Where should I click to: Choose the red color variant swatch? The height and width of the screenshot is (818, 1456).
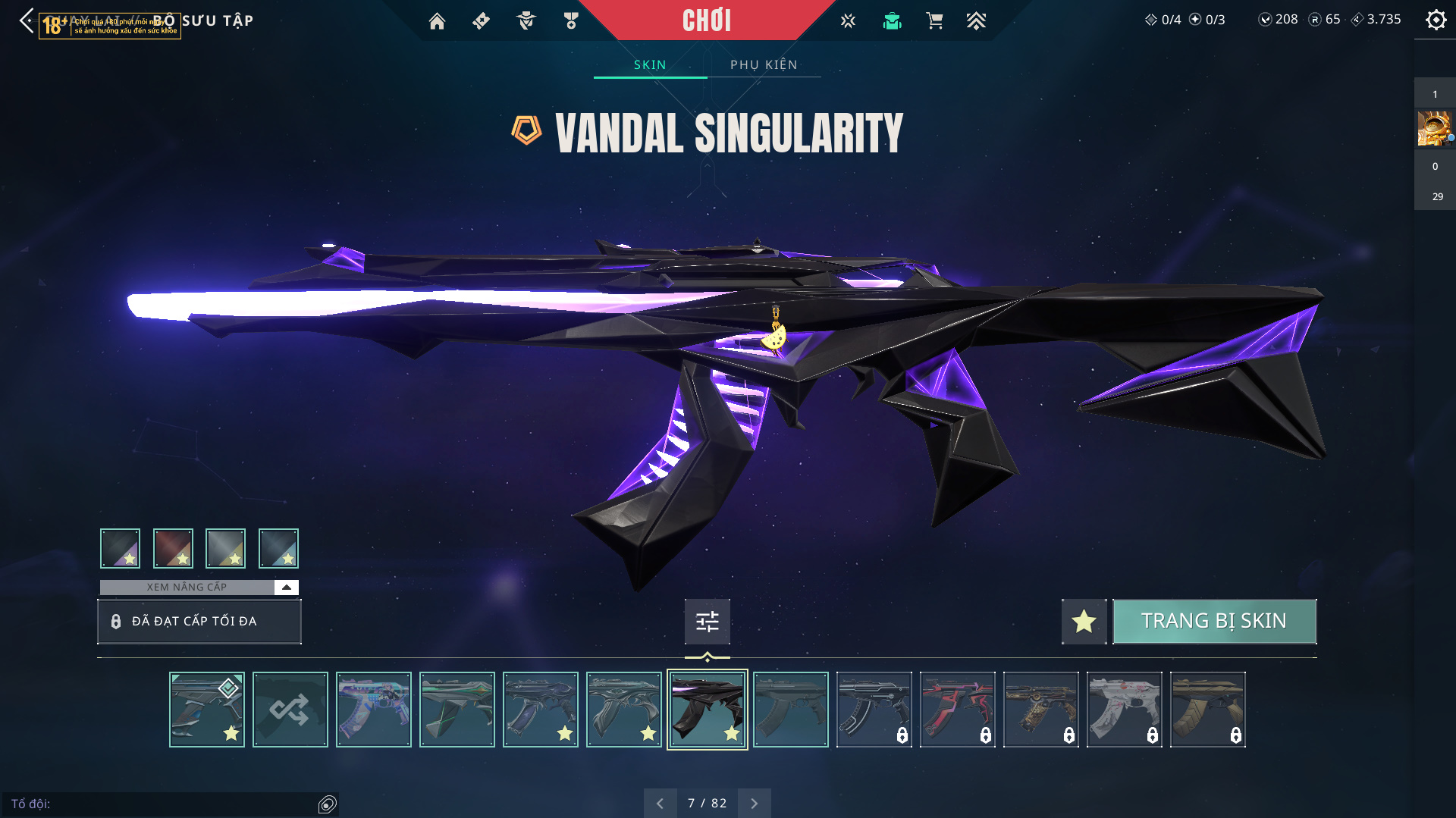(x=173, y=548)
